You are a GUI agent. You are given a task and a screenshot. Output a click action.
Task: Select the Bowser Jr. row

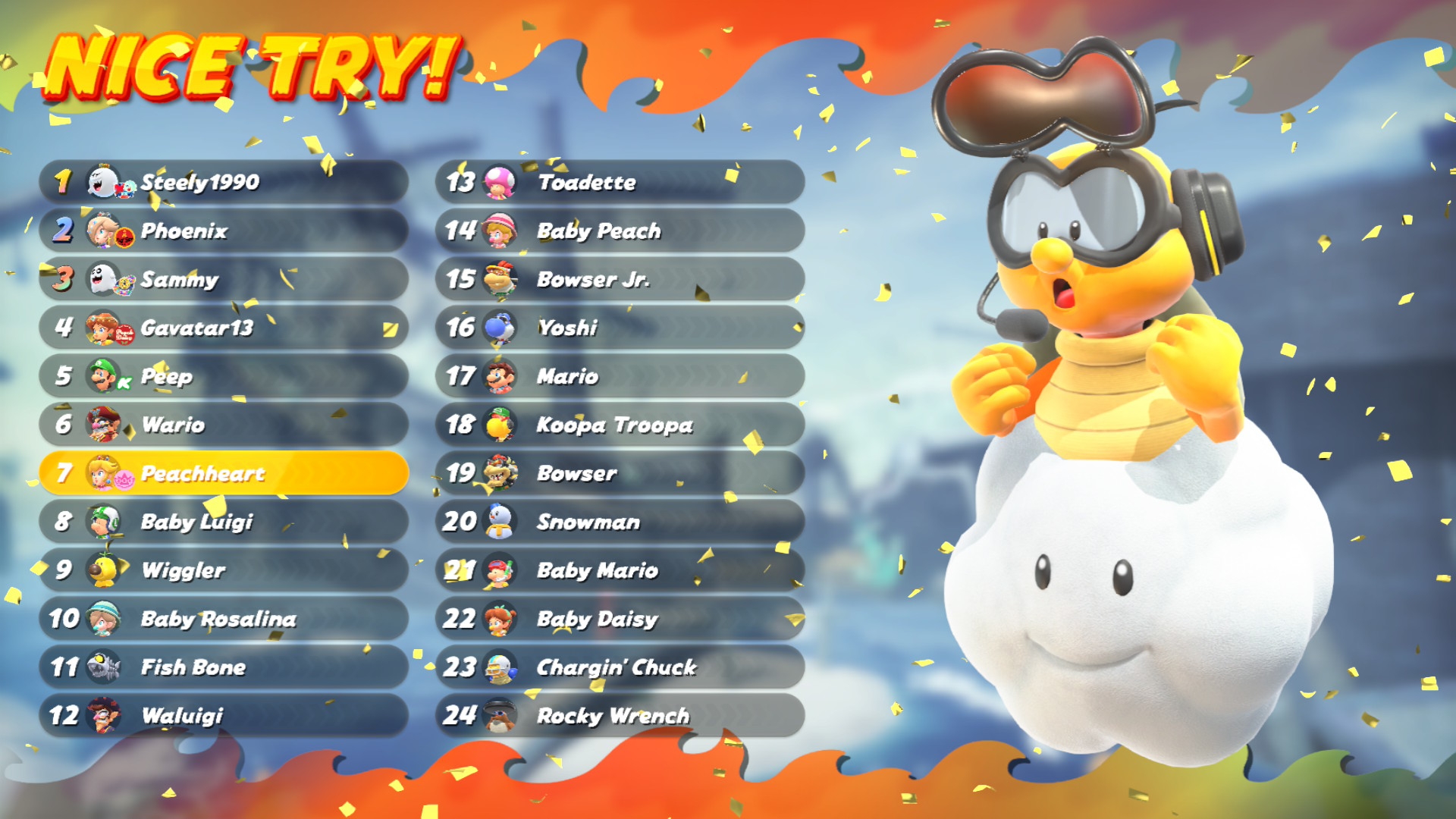coord(620,279)
